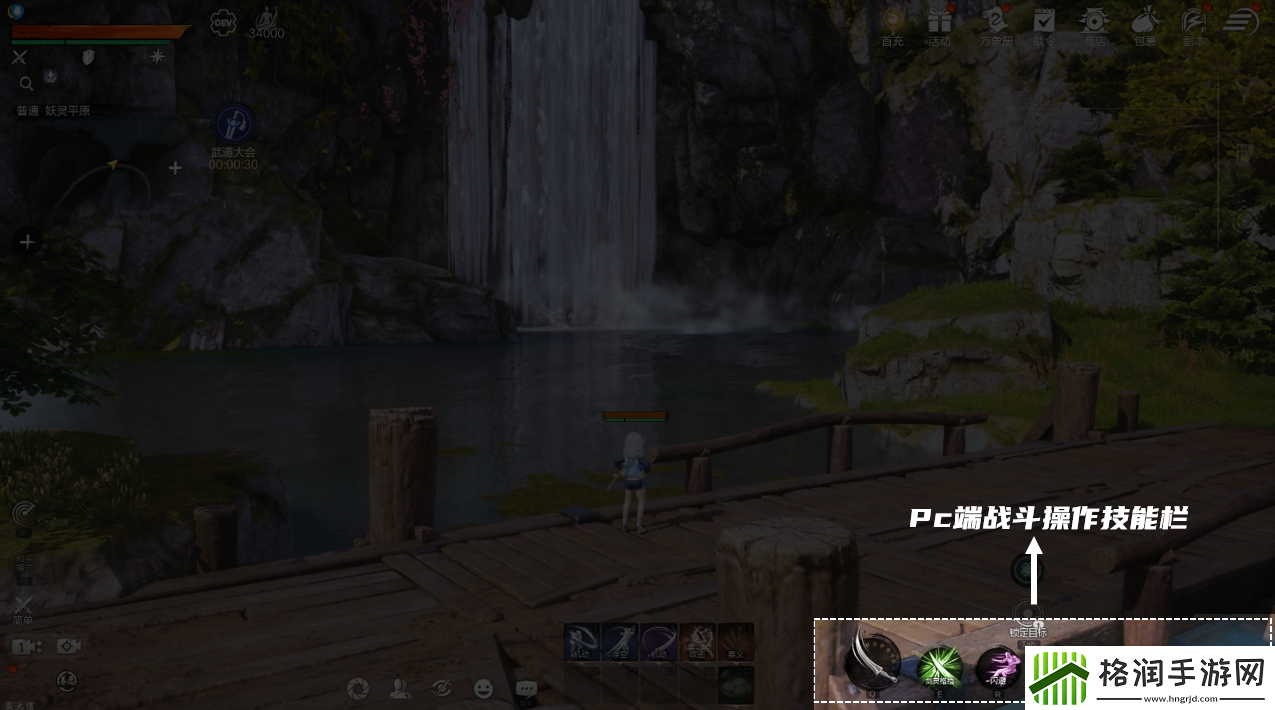Use the green burst skill
This screenshot has height=710, width=1275.
[x=940, y=665]
